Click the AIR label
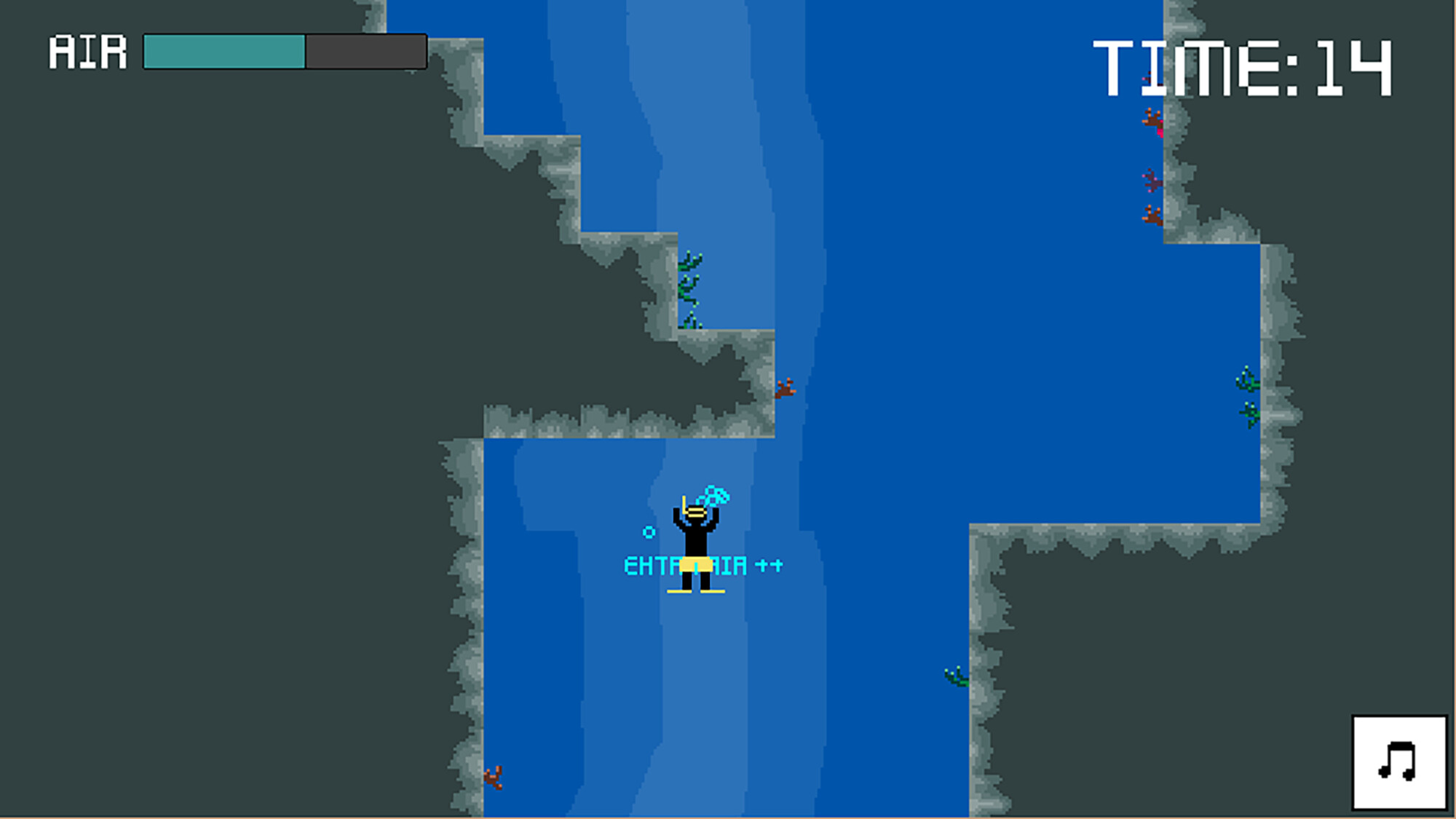Screen dimensions: 1456x819 click(x=87, y=51)
